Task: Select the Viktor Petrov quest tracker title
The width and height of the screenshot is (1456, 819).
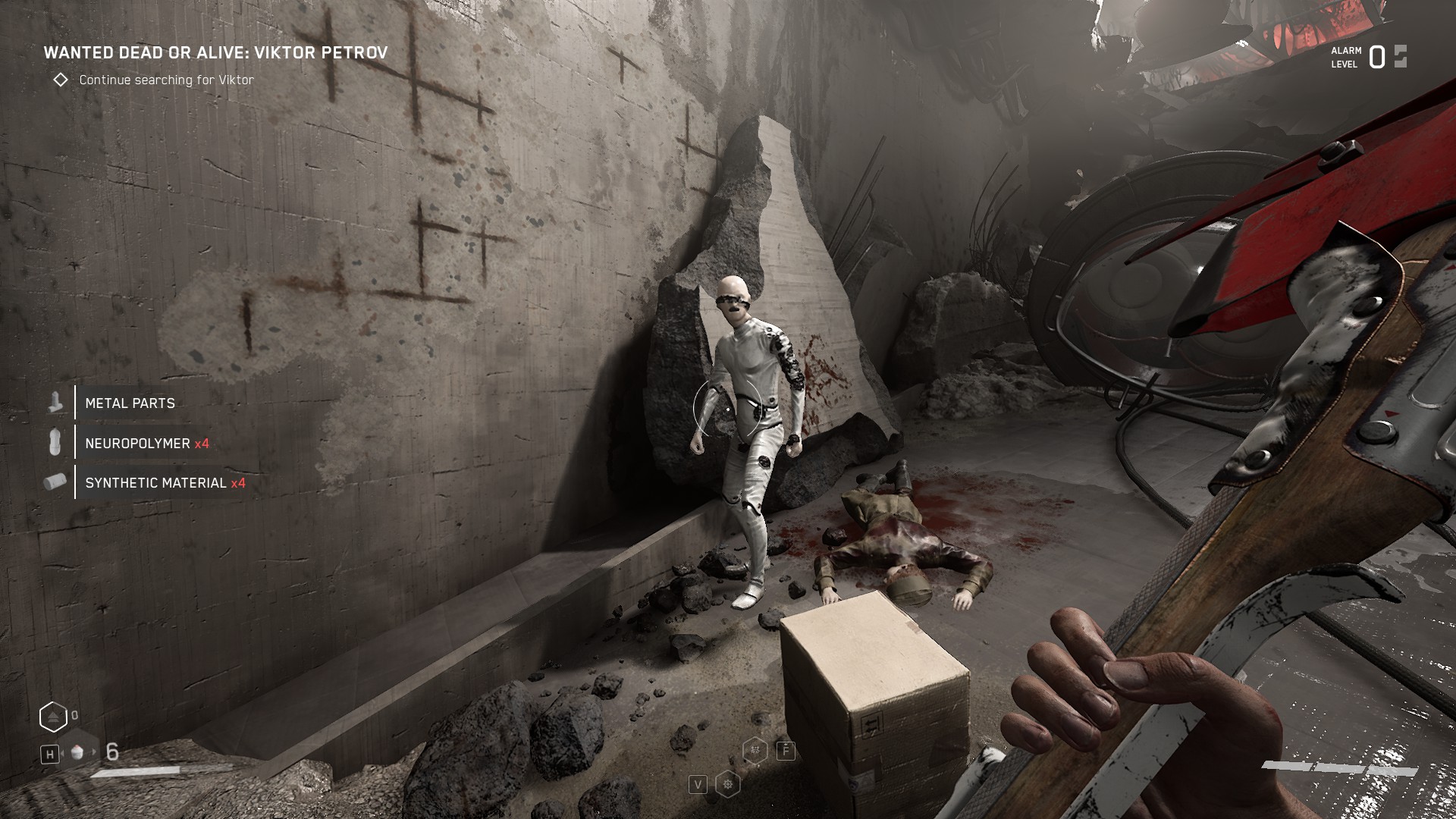Action: tap(215, 52)
